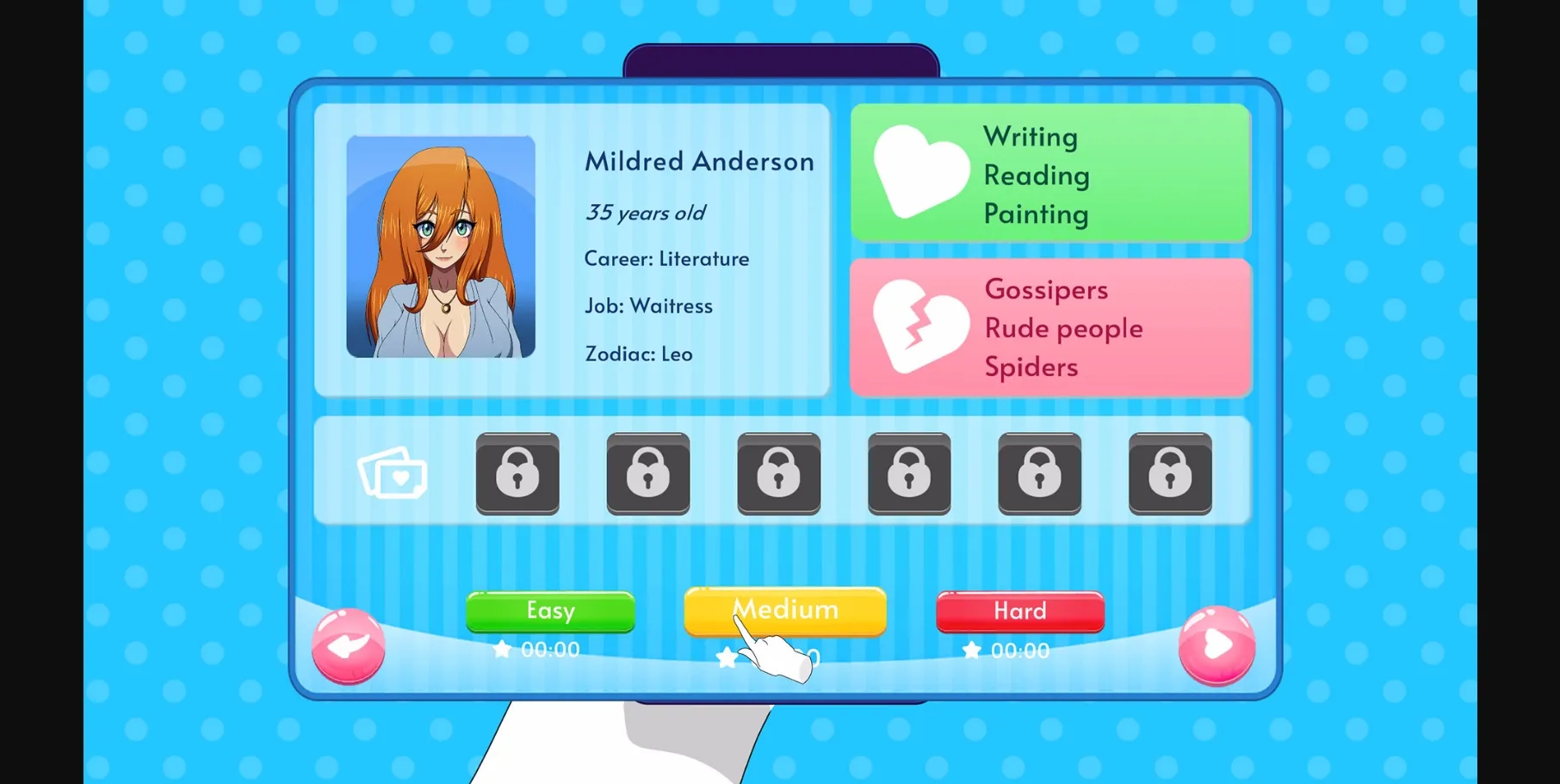Click the second padlock icon

(648, 474)
